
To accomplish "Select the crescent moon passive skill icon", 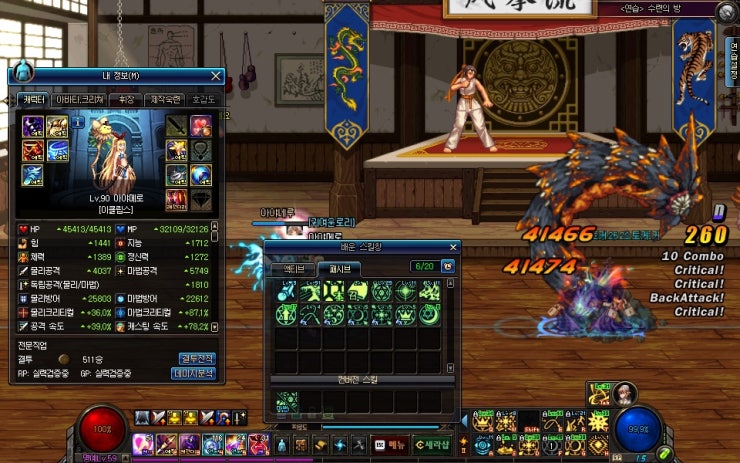I will [x=431, y=315].
